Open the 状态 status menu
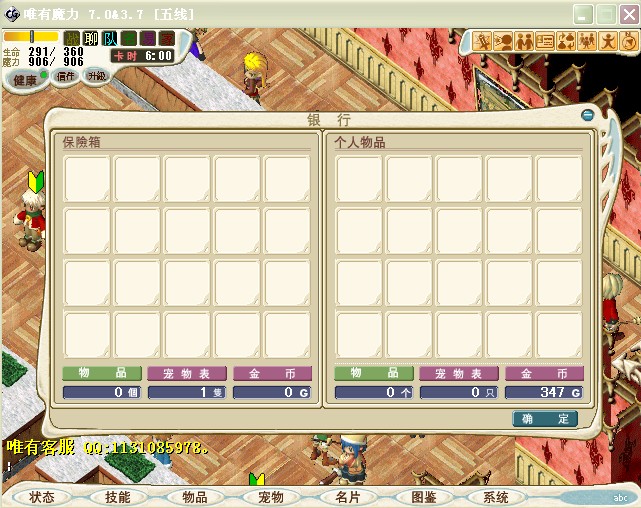The width and height of the screenshot is (641, 508). click(x=42, y=496)
